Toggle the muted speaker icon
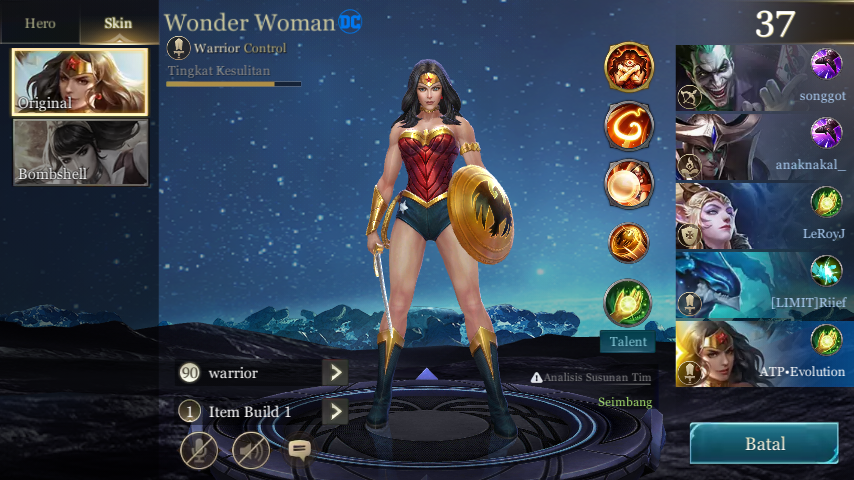 (x=251, y=450)
